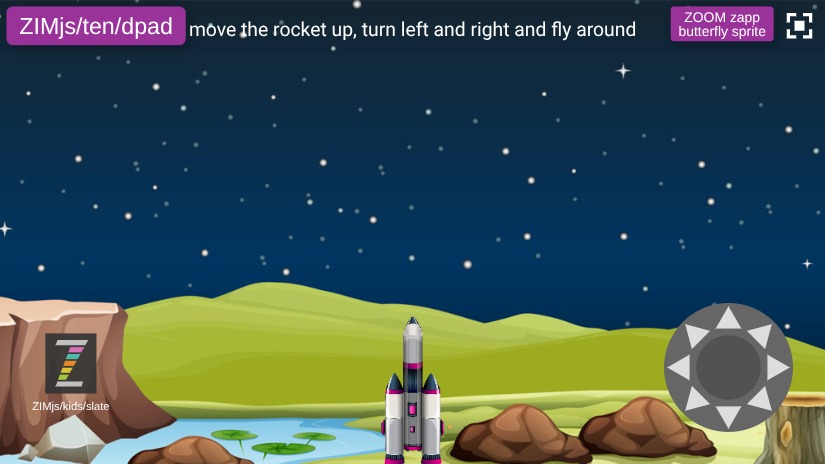Tap the D-pad down arrow

pyautogui.click(x=728, y=416)
